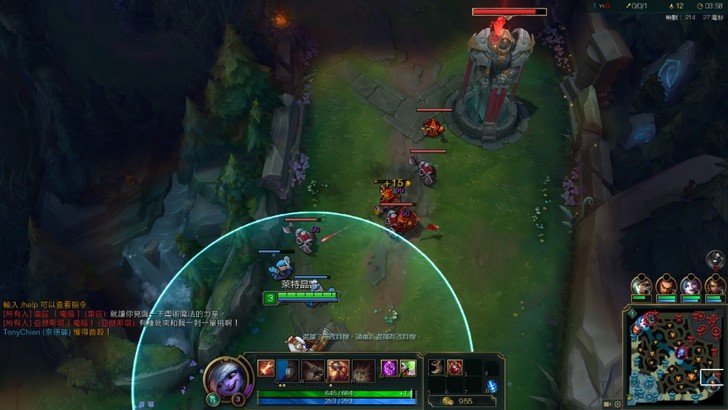Activate Tristana's Rapid Fire ability on cooldown
The height and width of the screenshot is (410, 728).
click(287, 370)
